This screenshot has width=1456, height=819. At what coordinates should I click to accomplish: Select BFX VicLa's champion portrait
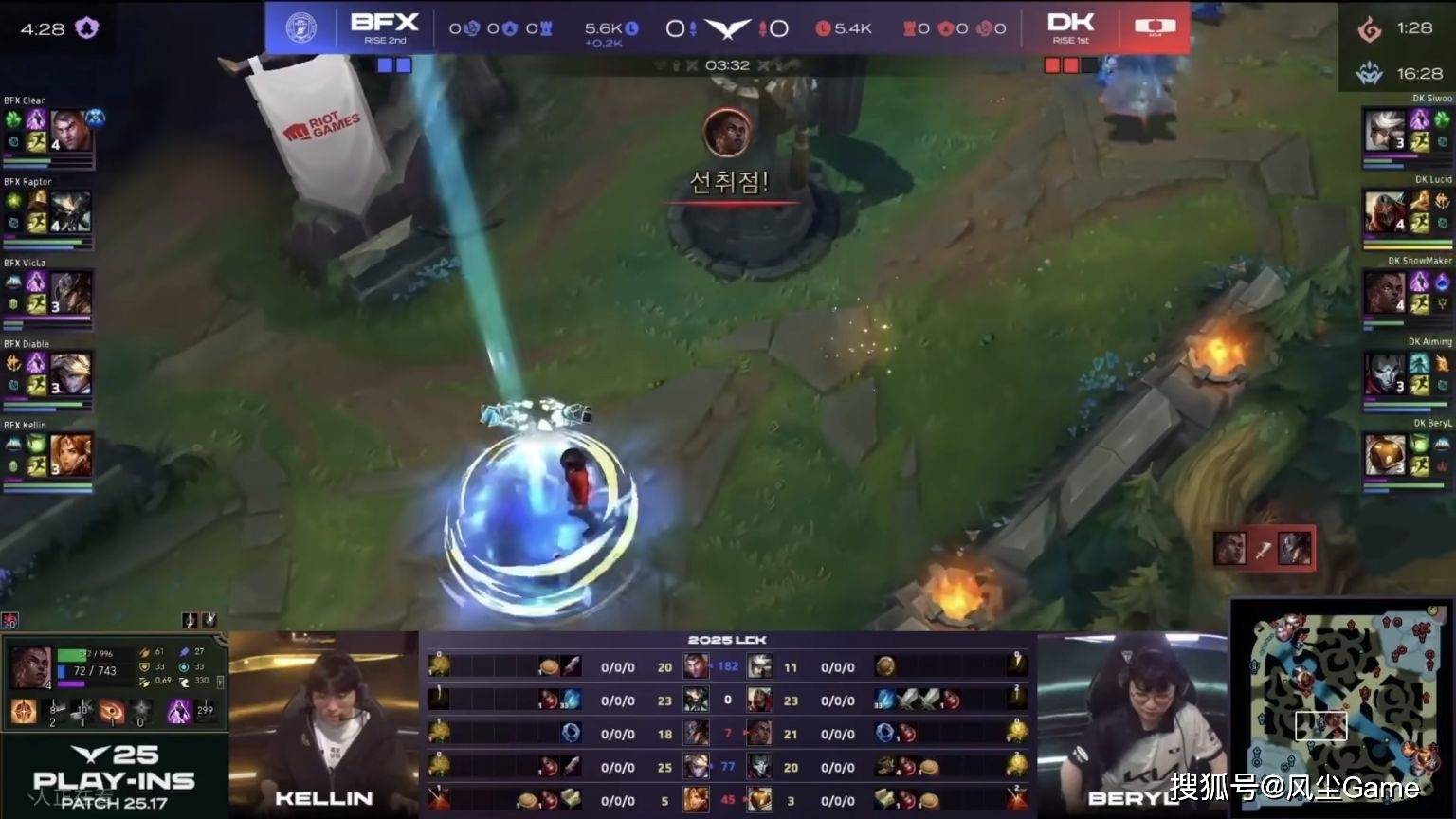point(70,293)
